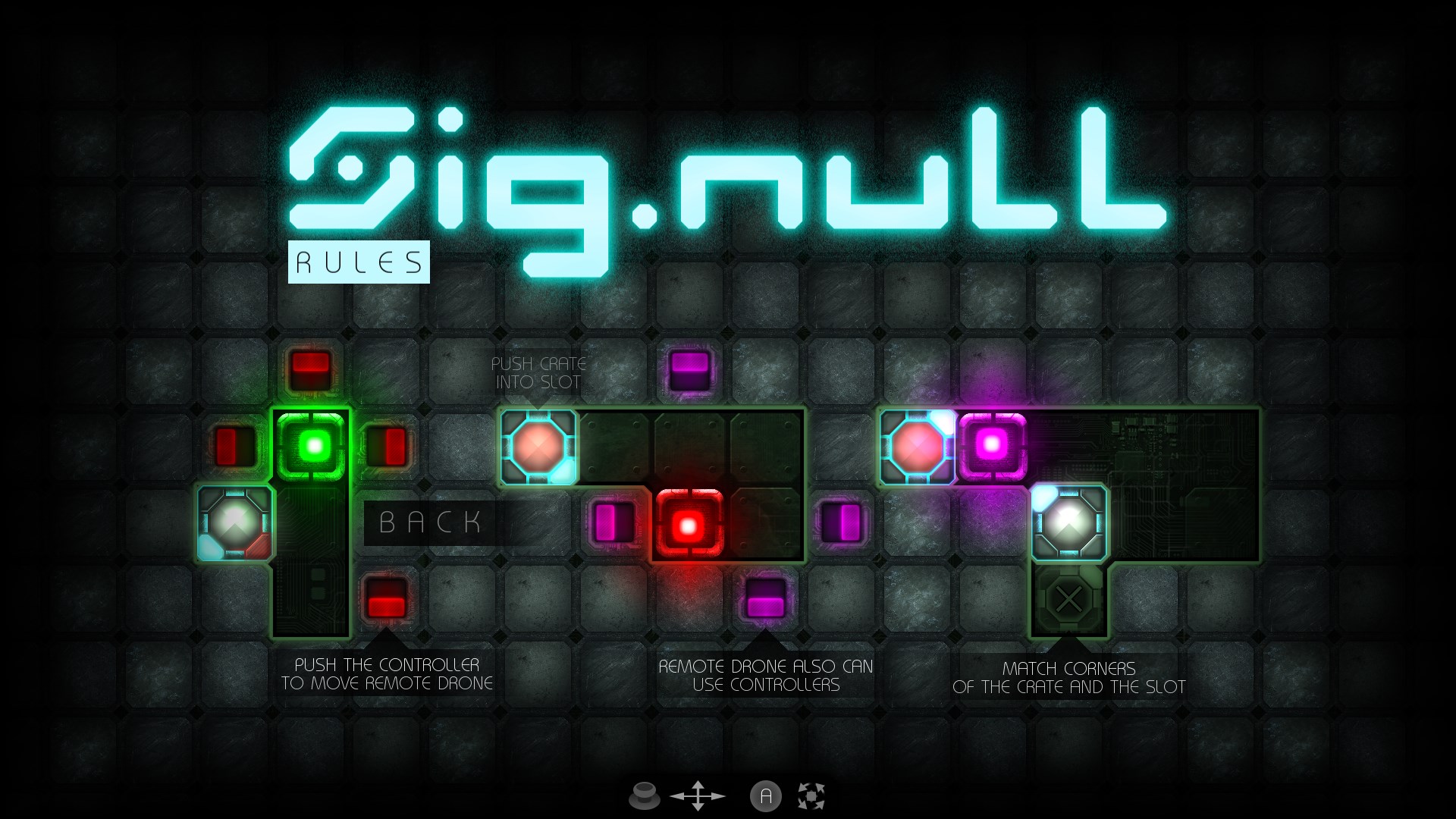1456x819 pixels.
Task: Click the REMOTE DRONE ALSO CAN USE CONTROLLERS caption
Action: pos(766,675)
